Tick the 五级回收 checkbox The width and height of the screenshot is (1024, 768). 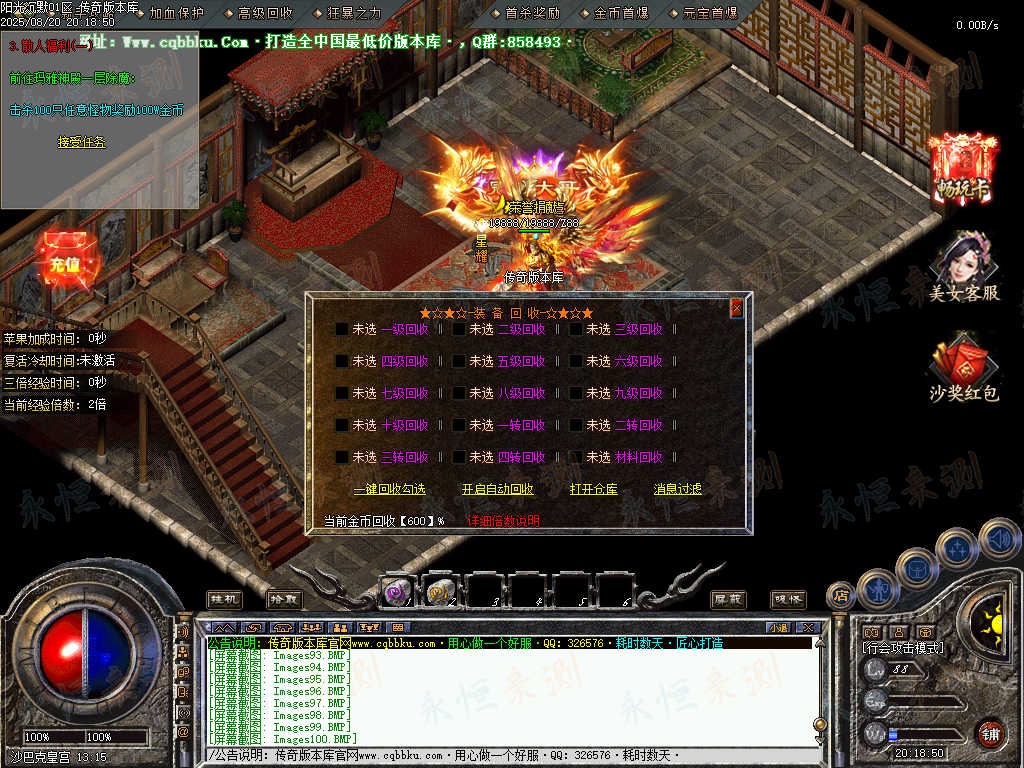click(459, 361)
